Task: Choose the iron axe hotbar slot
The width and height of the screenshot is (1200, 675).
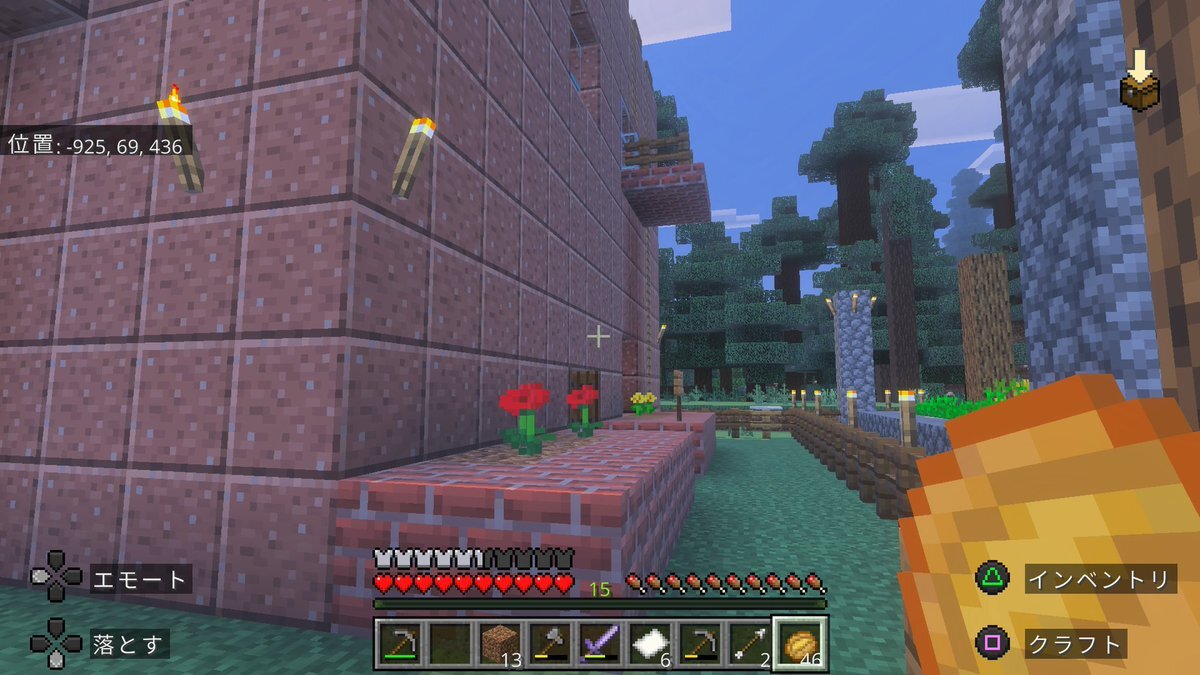Action: (551, 643)
